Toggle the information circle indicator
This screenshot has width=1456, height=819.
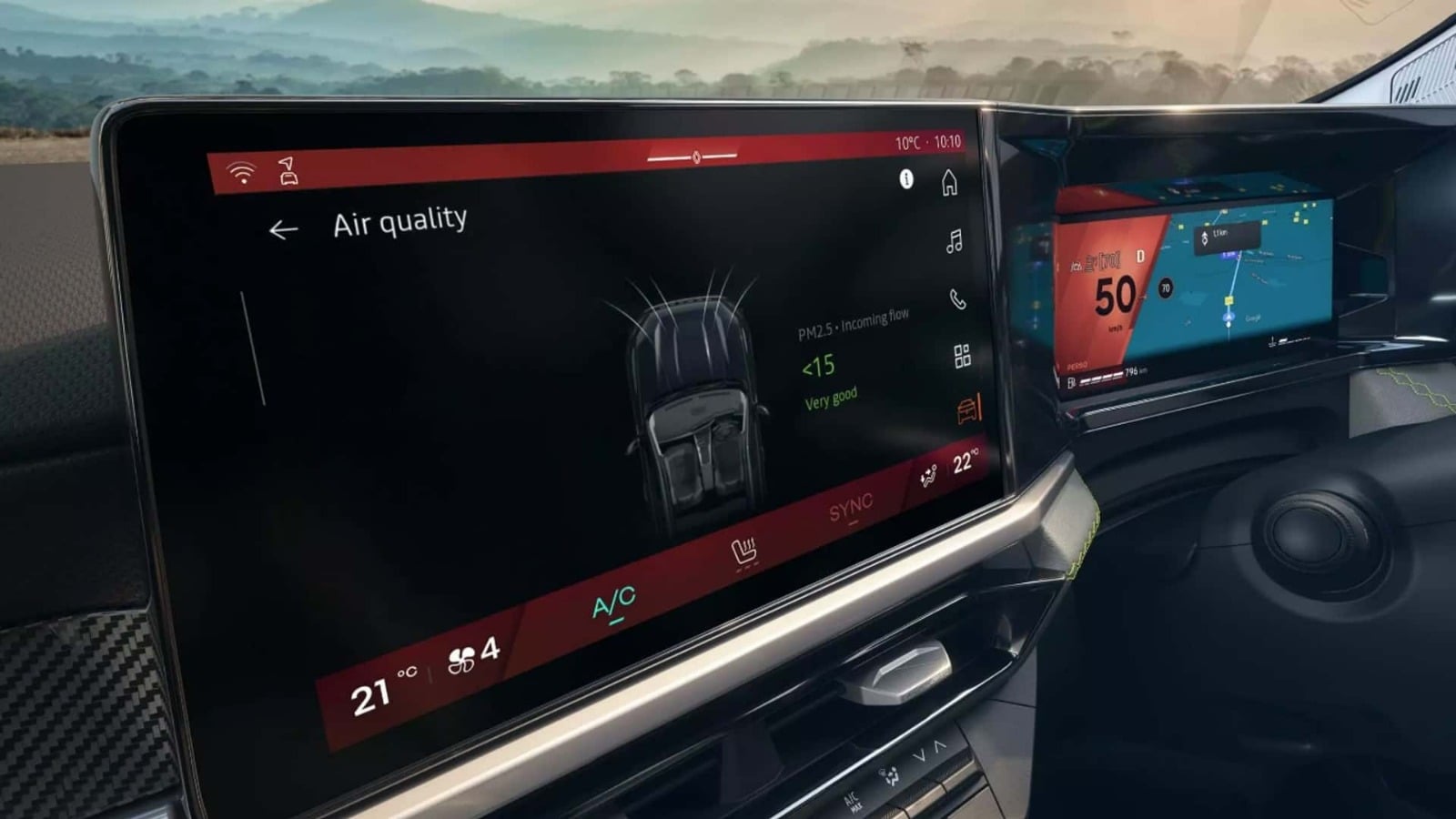(906, 178)
